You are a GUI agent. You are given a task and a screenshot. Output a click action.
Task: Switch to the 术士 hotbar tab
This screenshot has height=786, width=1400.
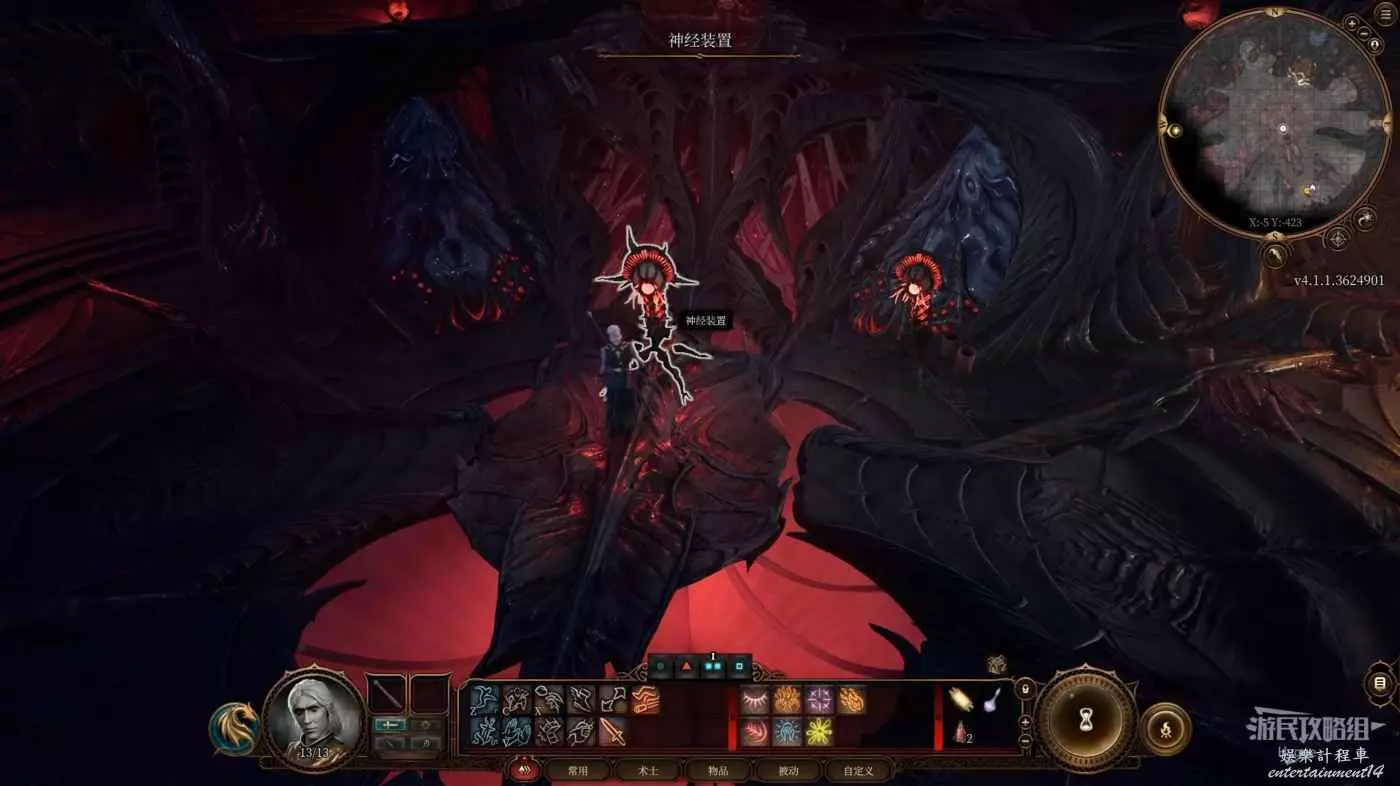tap(648, 771)
